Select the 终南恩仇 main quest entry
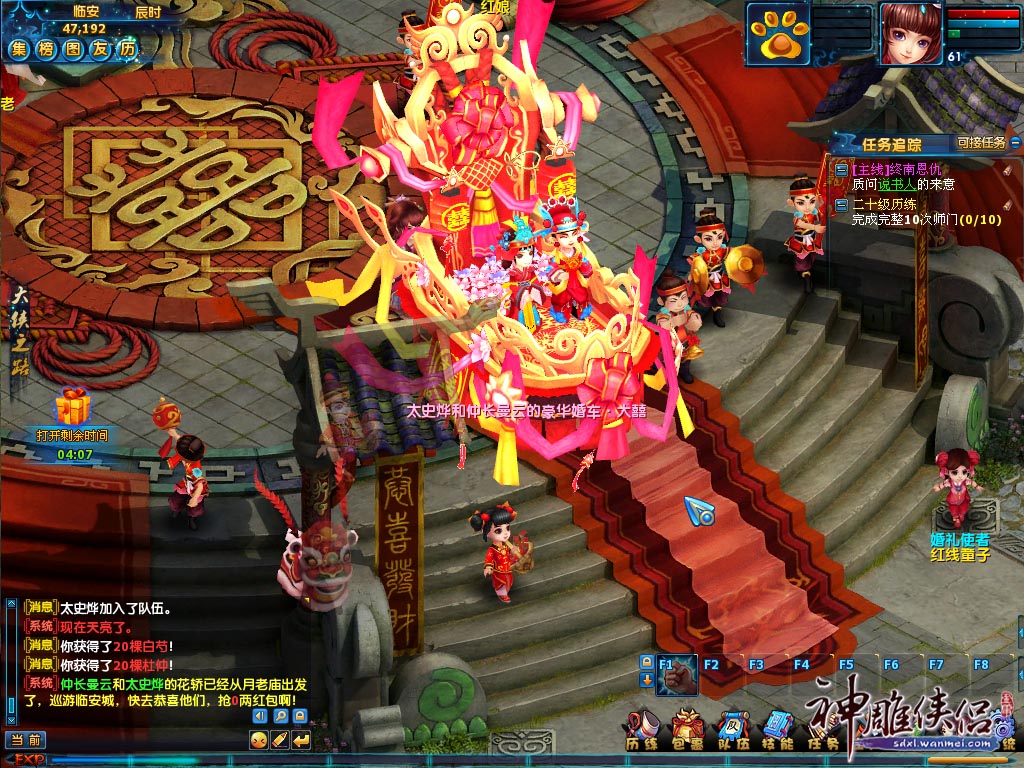Screen dimensions: 1024x768 [895, 170]
